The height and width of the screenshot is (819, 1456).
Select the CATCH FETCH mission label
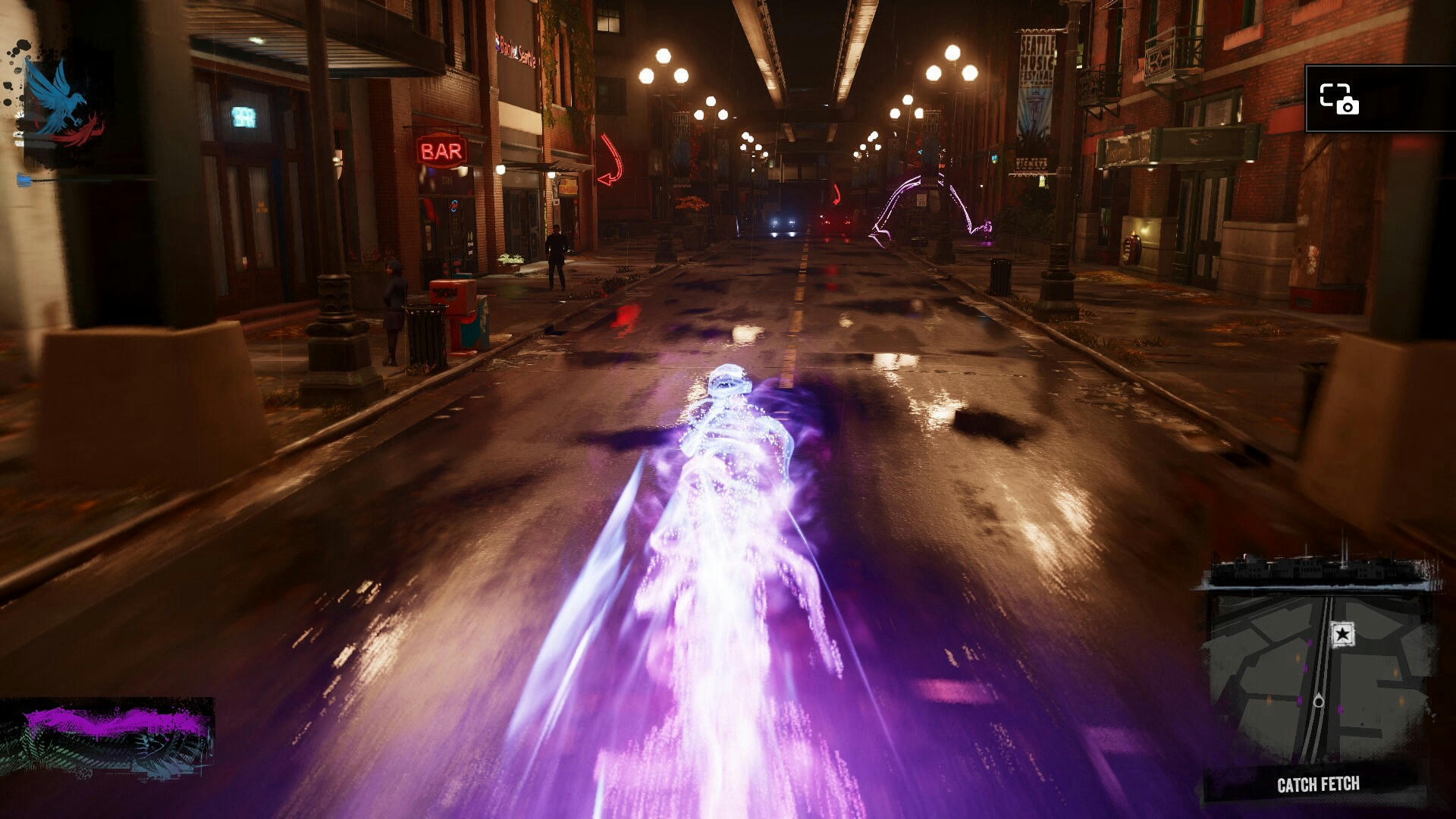1318,782
